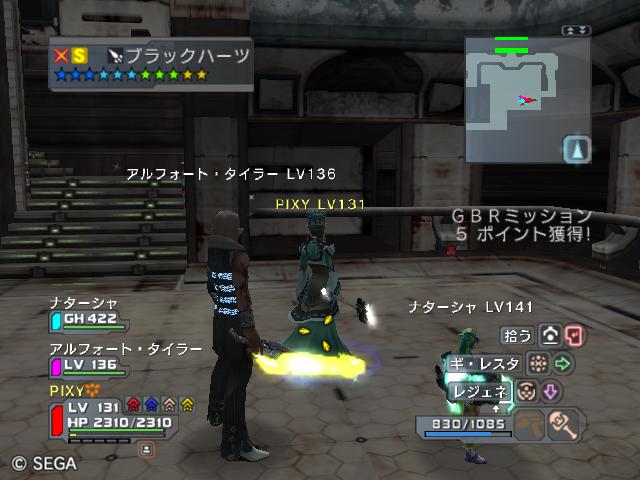
Task: Select the 拾う pickup action
Action: [x=516, y=335]
